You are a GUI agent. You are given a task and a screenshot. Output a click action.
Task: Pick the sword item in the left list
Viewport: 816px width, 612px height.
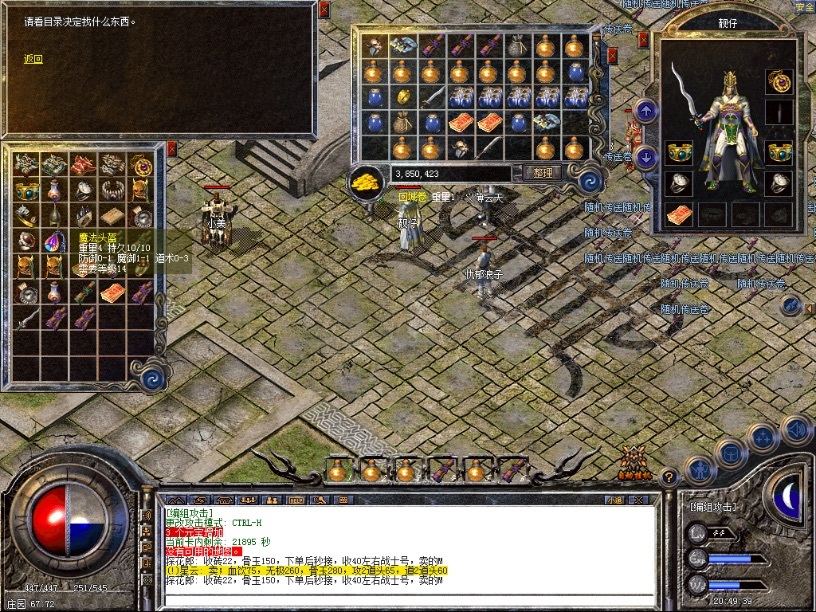tap(26, 318)
